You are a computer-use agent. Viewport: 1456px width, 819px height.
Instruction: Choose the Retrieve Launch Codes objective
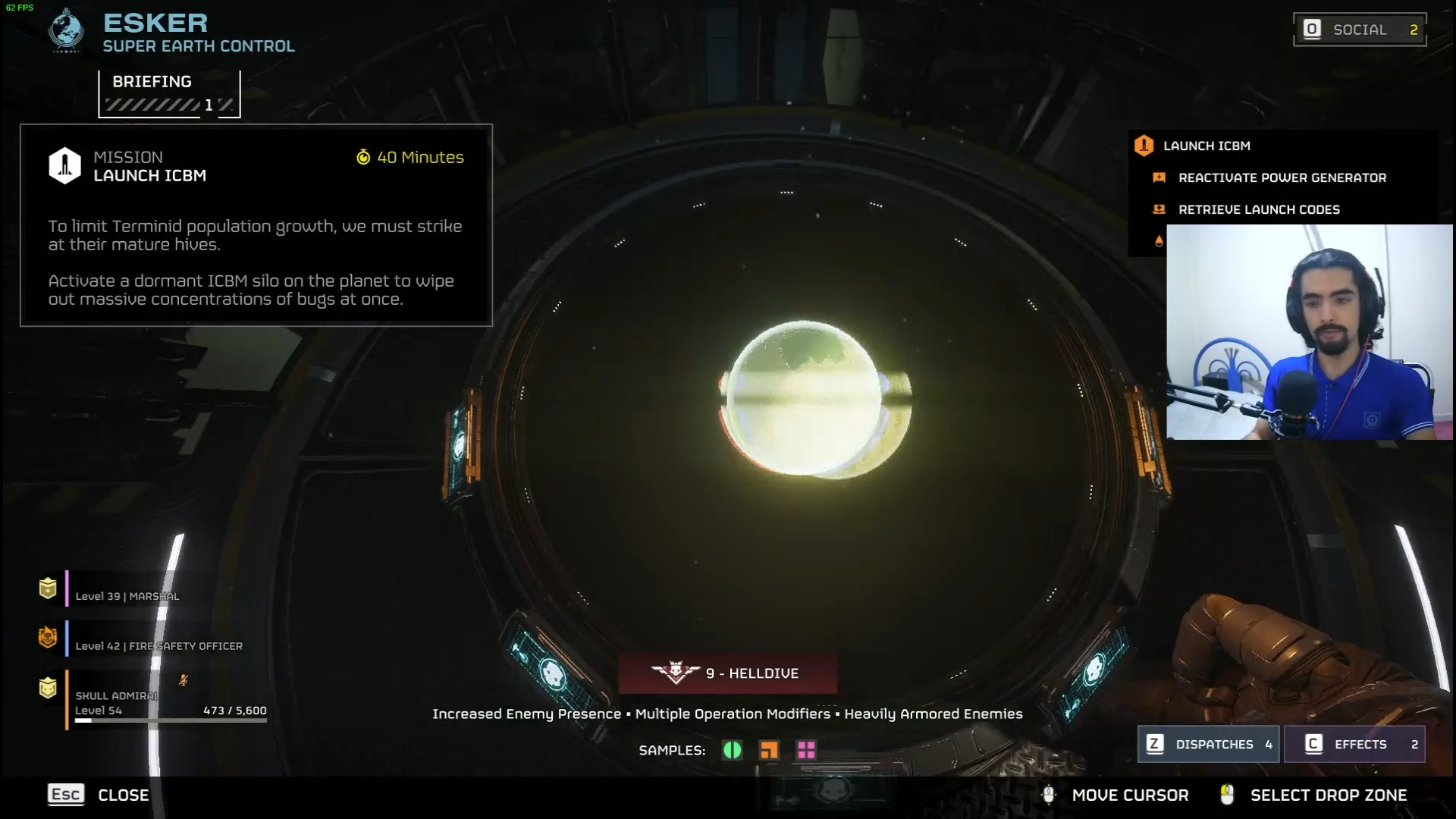[x=1259, y=209]
